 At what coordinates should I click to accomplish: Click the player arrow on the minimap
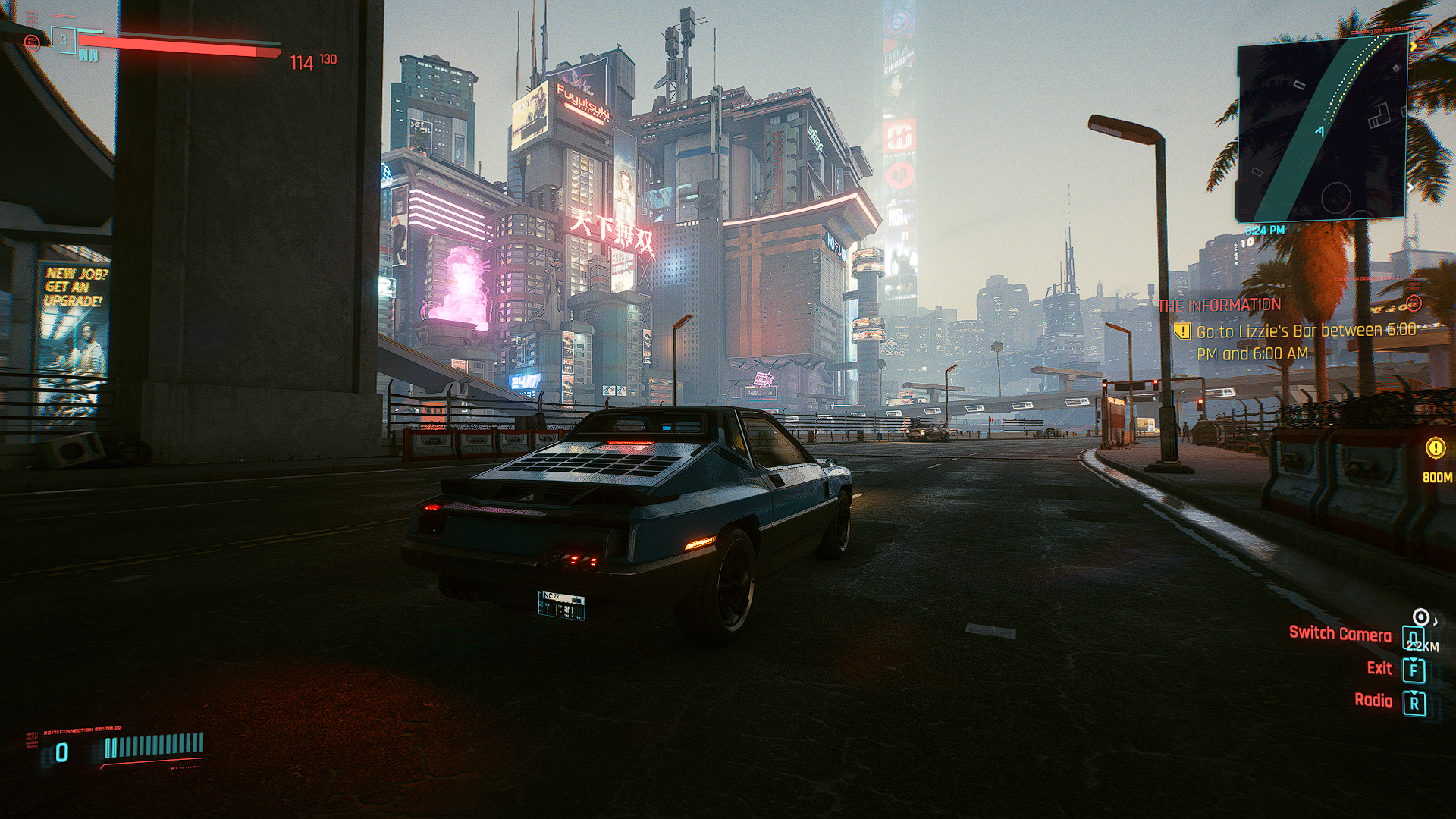(1319, 131)
